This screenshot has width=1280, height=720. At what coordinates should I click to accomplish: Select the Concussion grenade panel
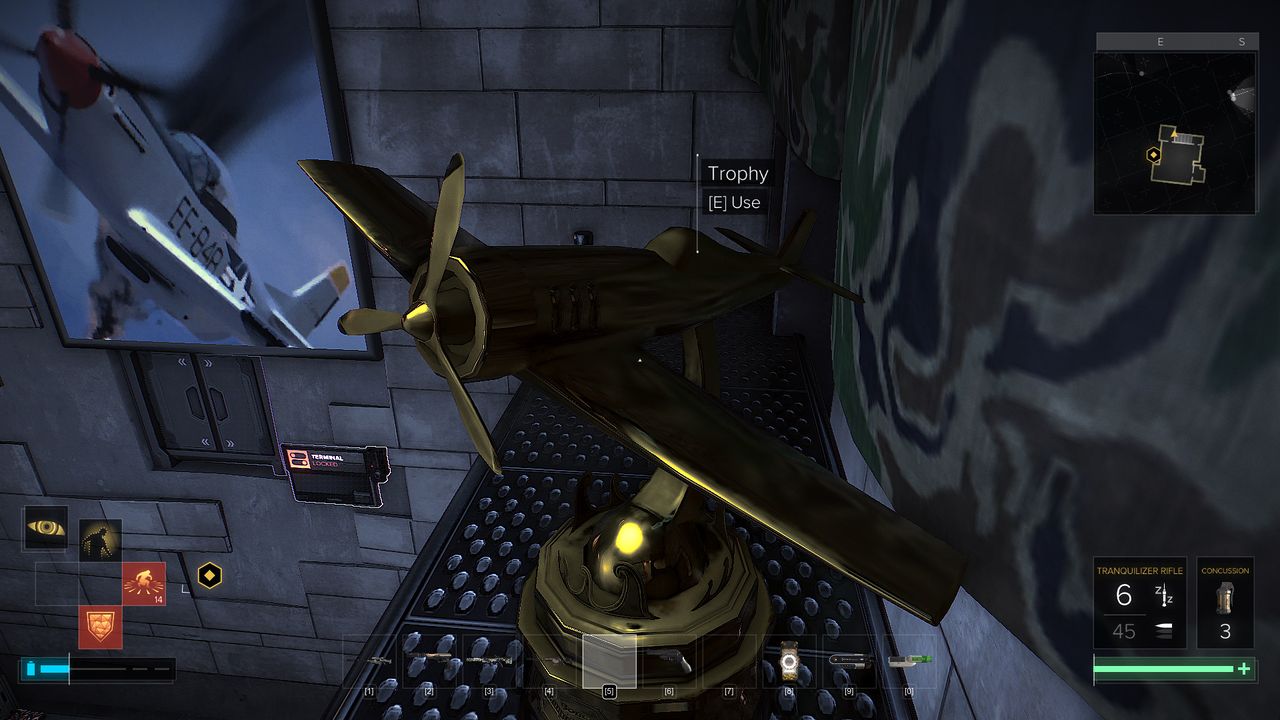pos(1225,603)
